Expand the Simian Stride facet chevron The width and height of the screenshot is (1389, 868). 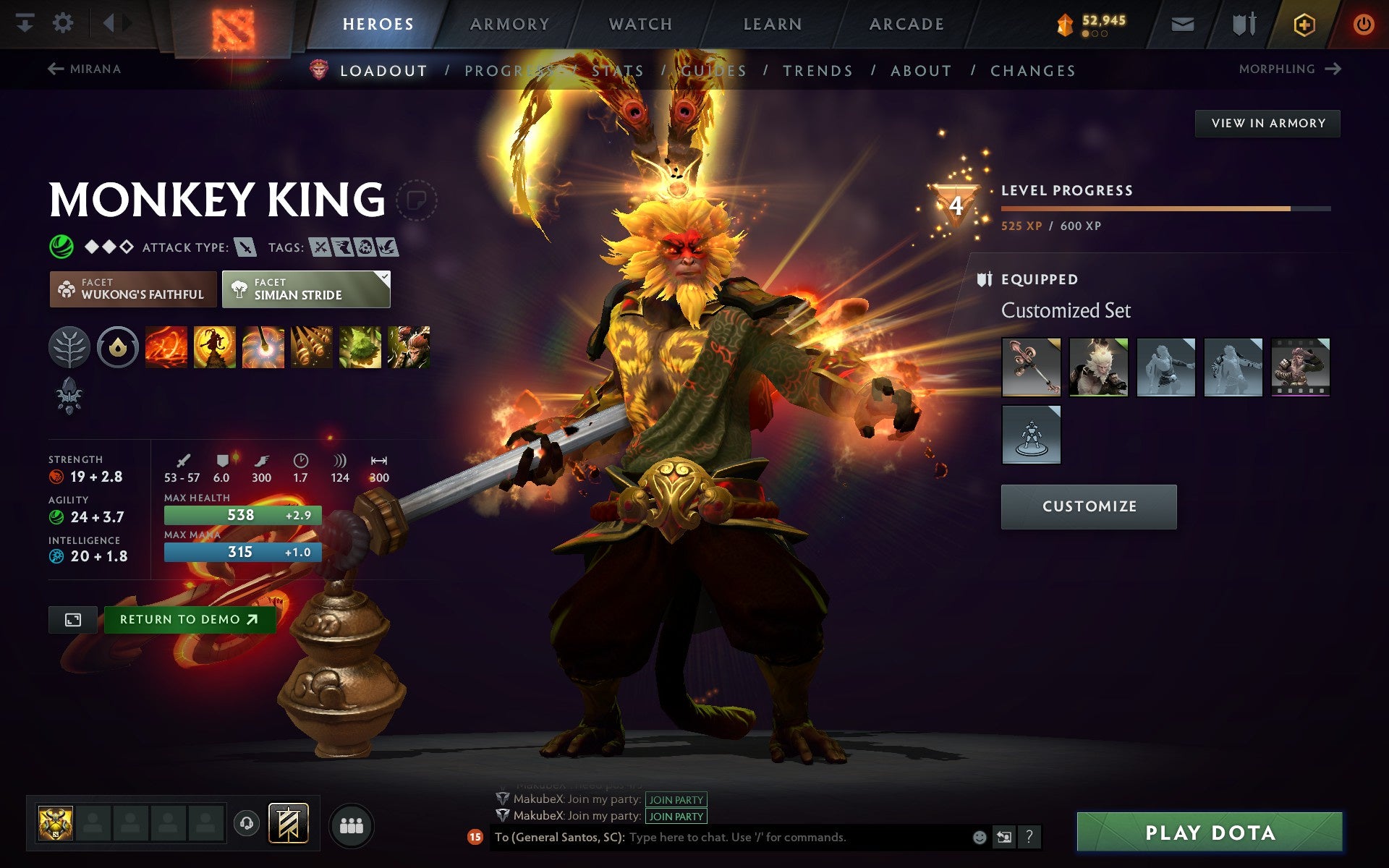click(x=384, y=276)
